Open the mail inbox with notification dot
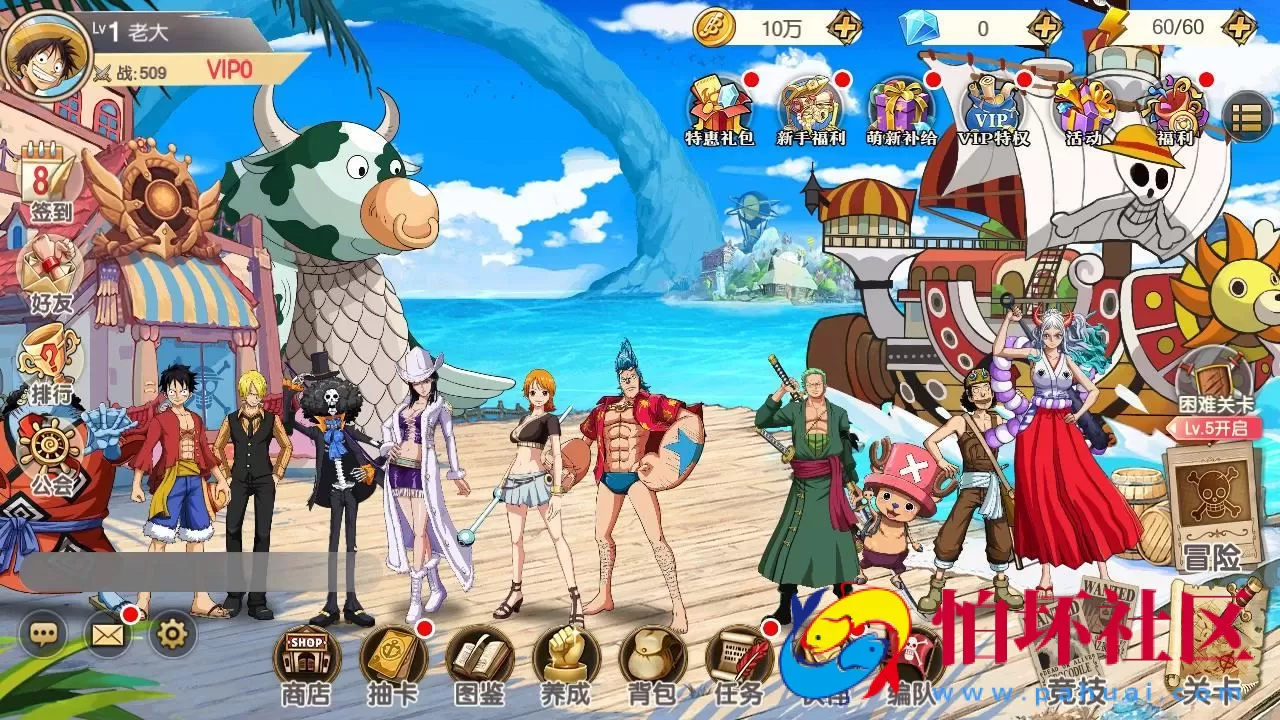This screenshot has height=720, width=1280. coord(109,633)
